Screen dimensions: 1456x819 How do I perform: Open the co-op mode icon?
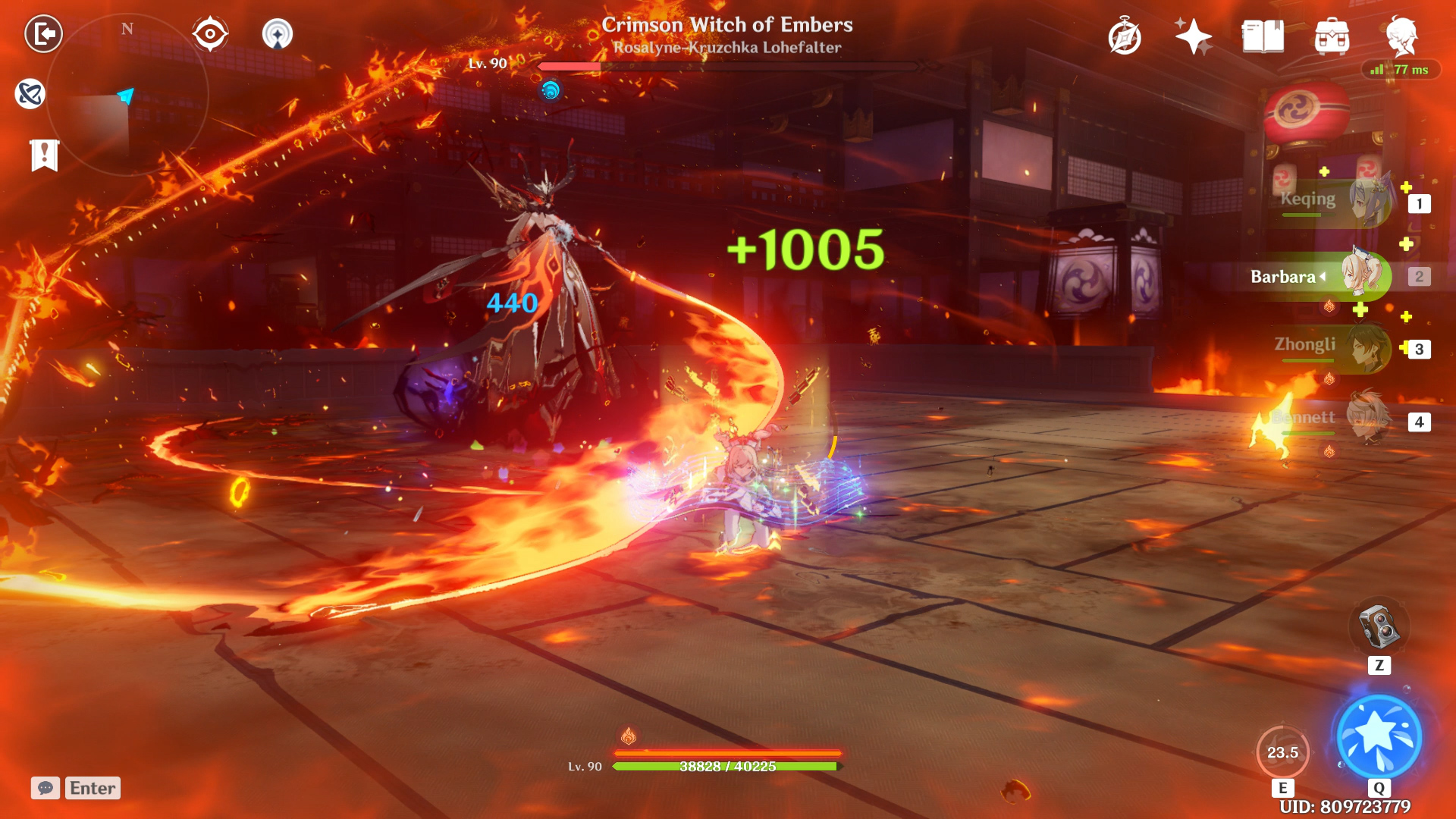[278, 34]
